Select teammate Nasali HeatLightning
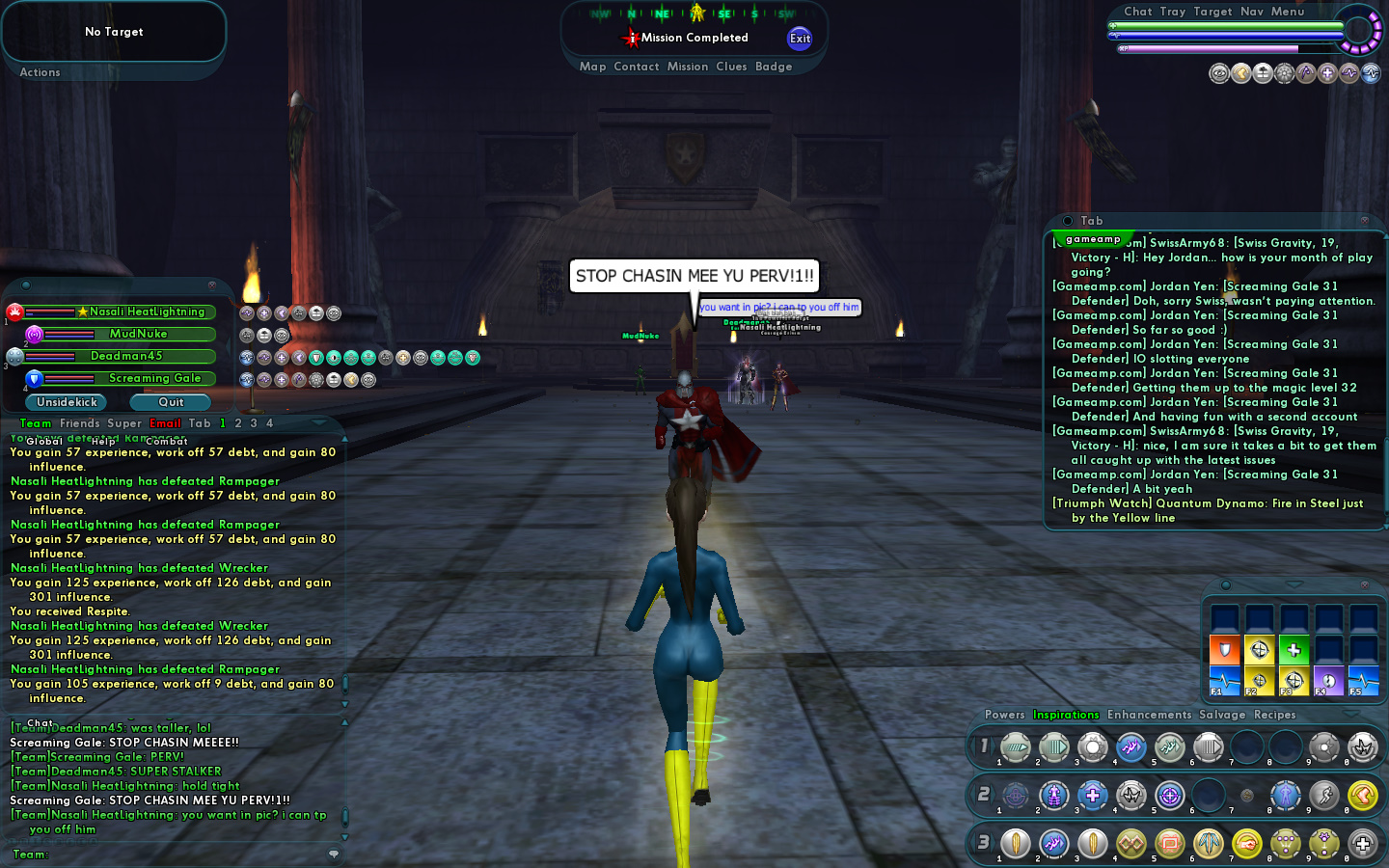 (147, 312)
